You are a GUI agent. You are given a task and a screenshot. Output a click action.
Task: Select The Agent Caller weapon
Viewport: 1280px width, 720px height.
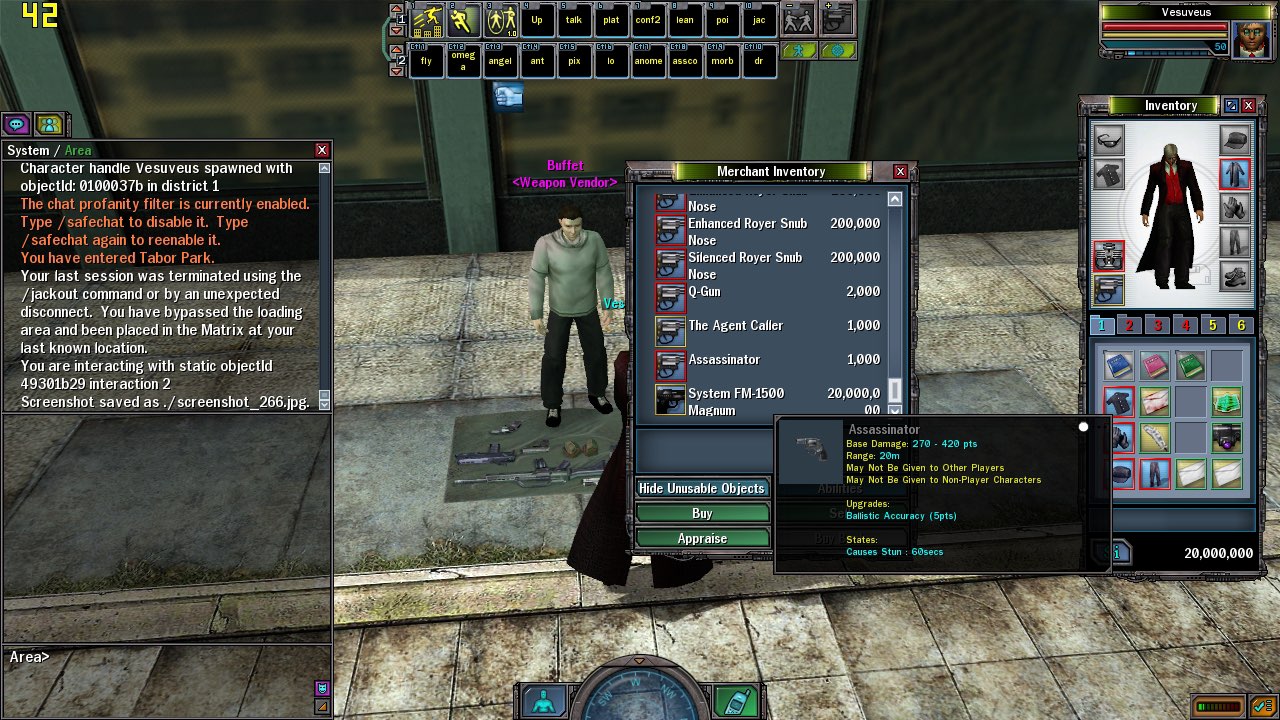(735, 326)
